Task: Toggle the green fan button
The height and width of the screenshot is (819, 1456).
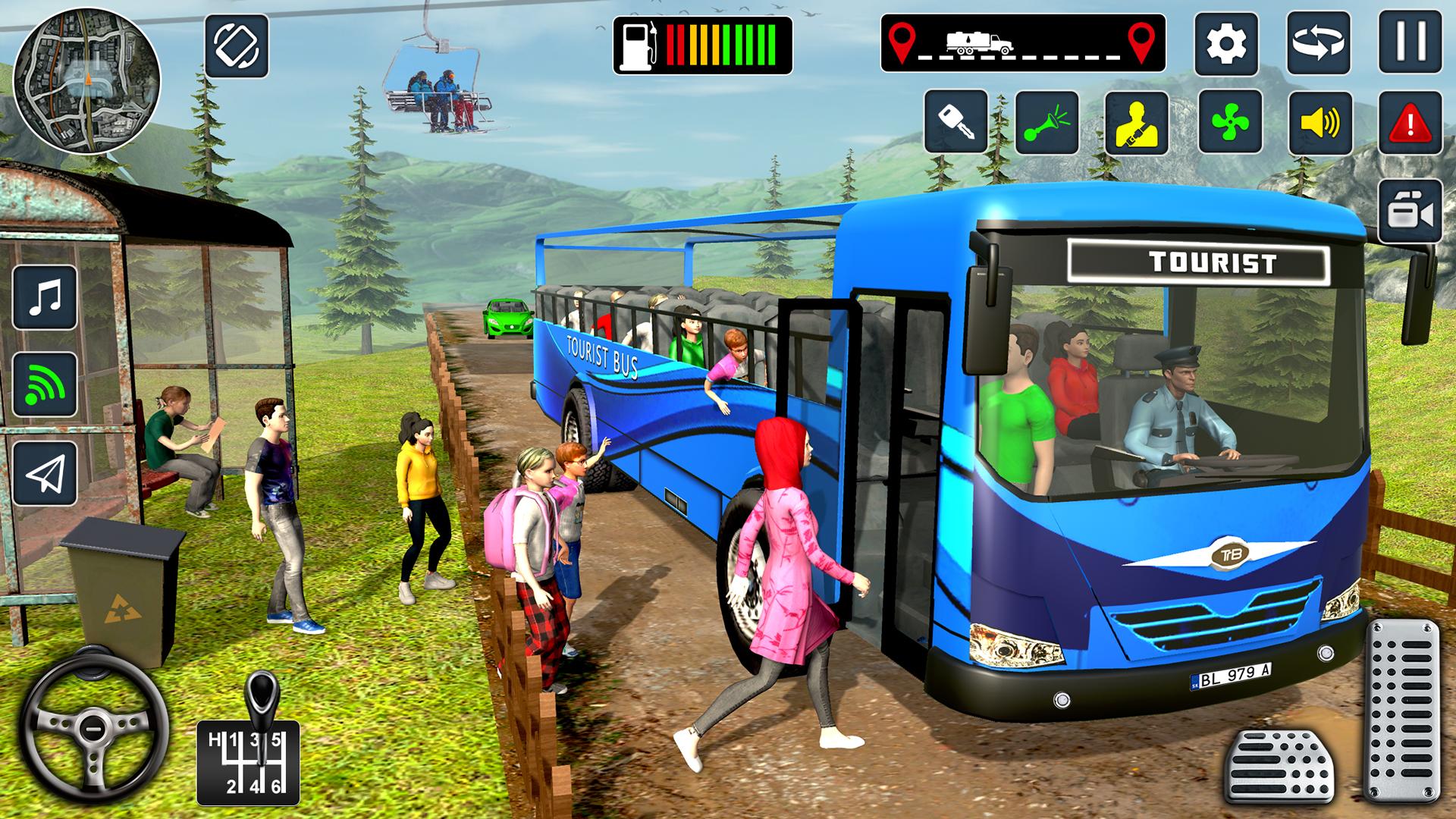Action: click(x=1229, y=122)
